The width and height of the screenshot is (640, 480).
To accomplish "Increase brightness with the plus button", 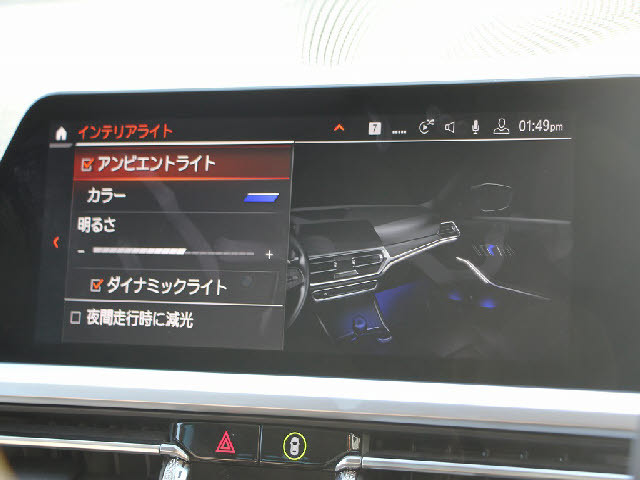I will [x=268, y=254].
